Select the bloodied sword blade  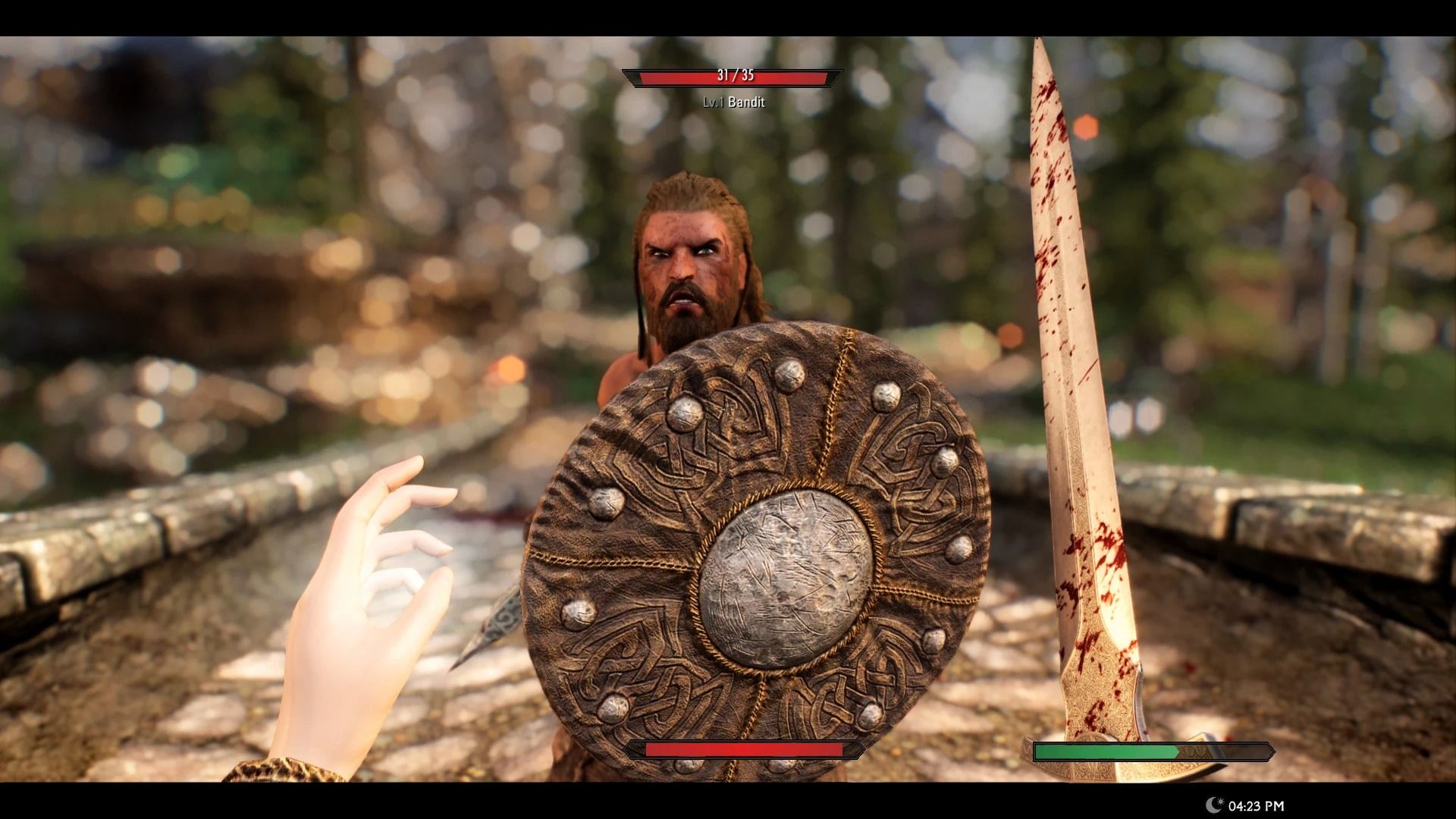click(1077, 341)
